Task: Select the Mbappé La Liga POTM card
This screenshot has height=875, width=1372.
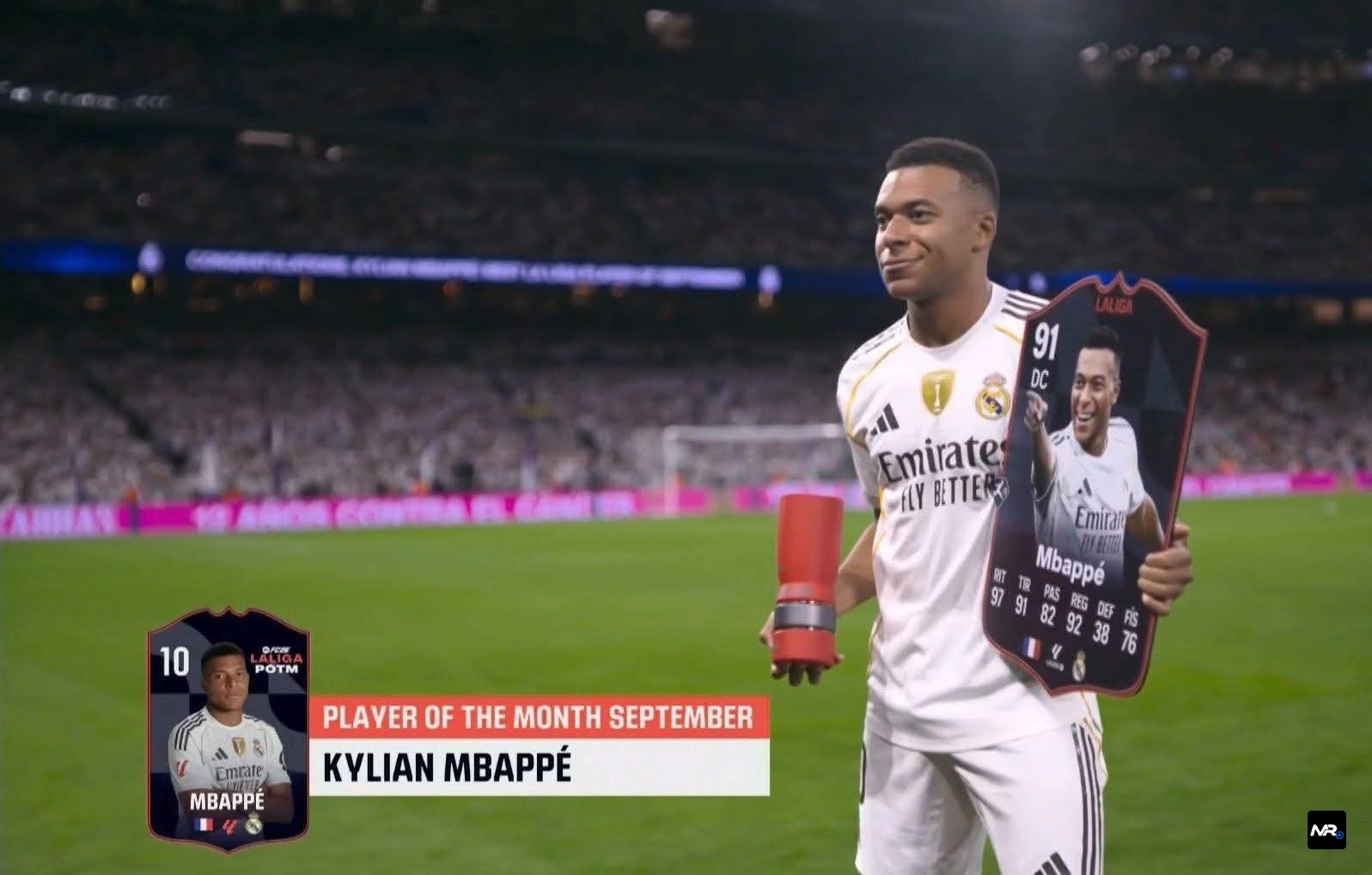Action: click(x=228, y=729)
